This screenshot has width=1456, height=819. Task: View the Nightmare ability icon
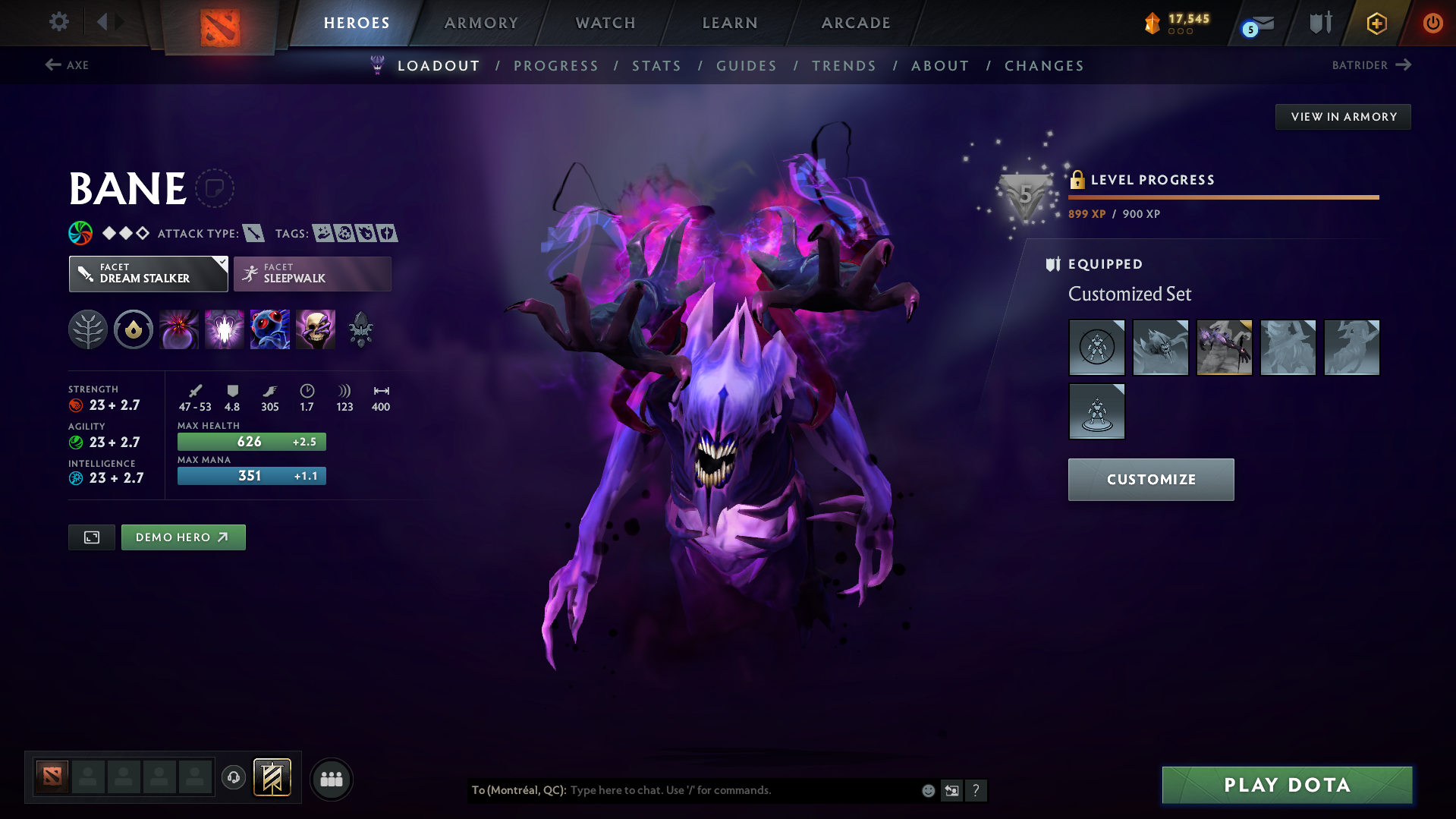pos(270,329)
